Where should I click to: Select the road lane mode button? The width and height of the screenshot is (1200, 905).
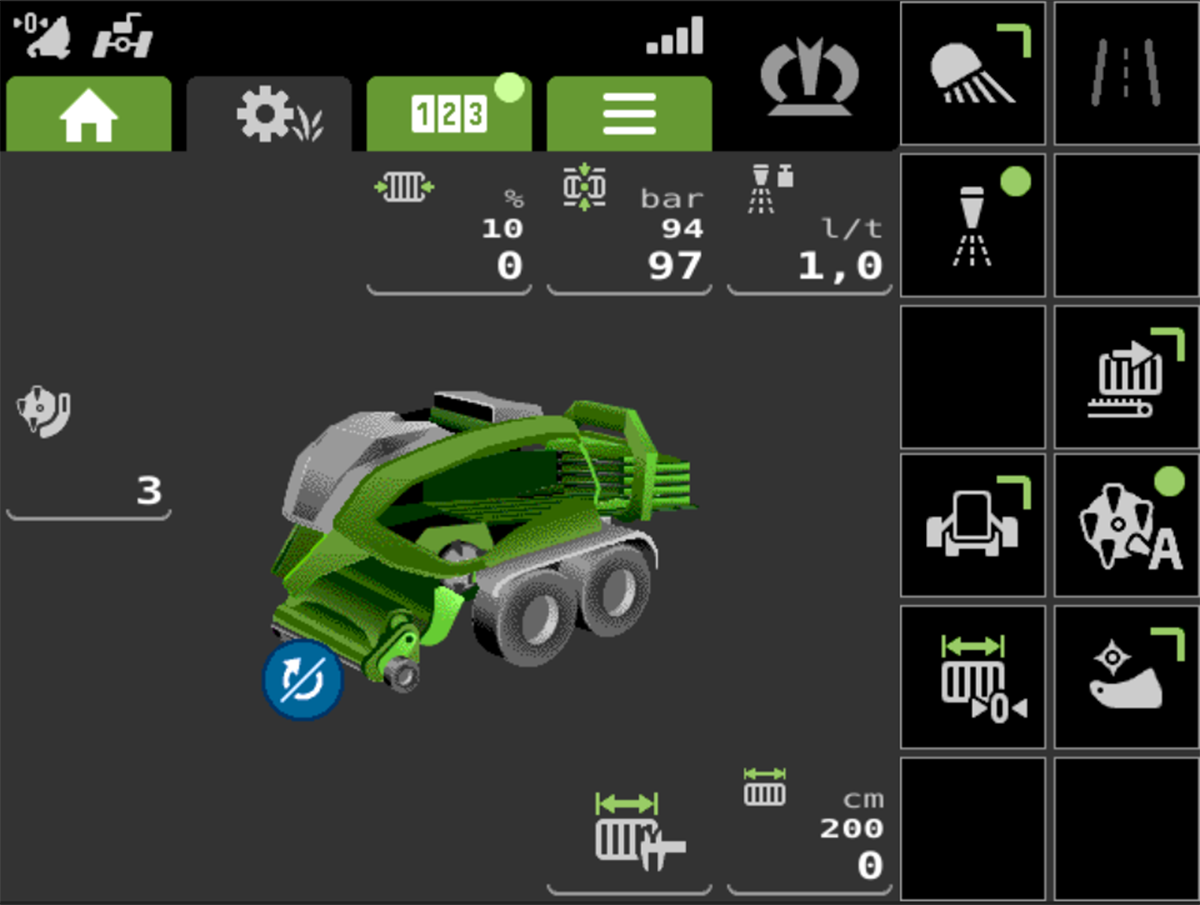click(1126, 73)
